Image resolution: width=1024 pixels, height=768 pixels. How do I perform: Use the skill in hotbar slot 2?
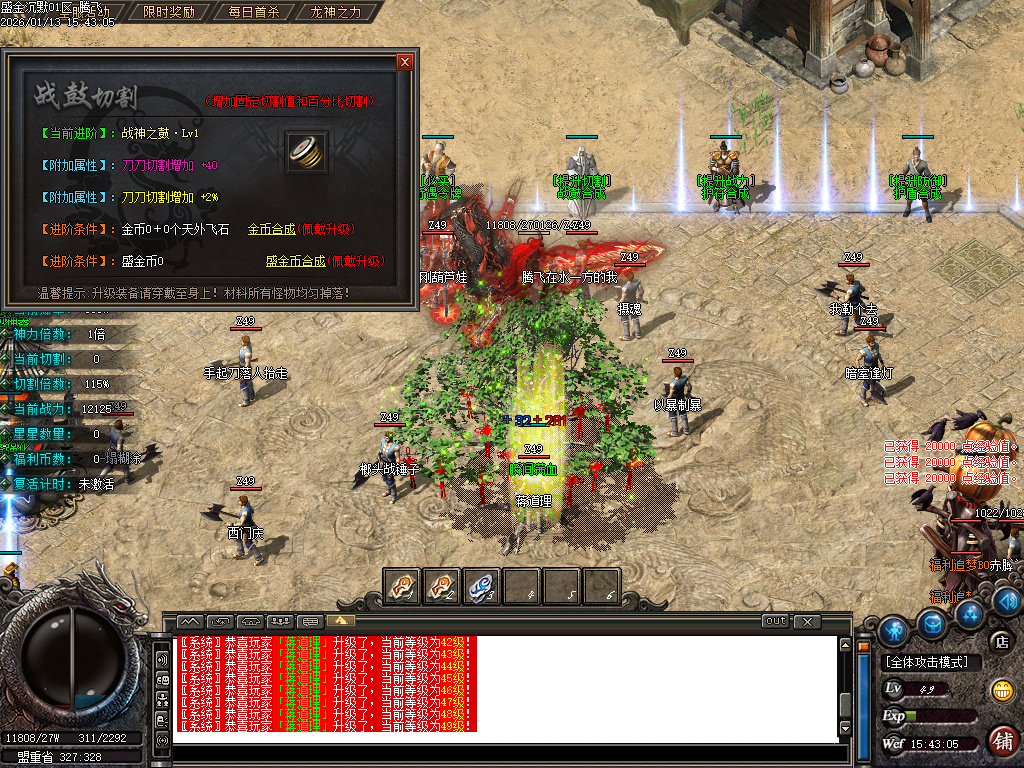coord(442,586)
